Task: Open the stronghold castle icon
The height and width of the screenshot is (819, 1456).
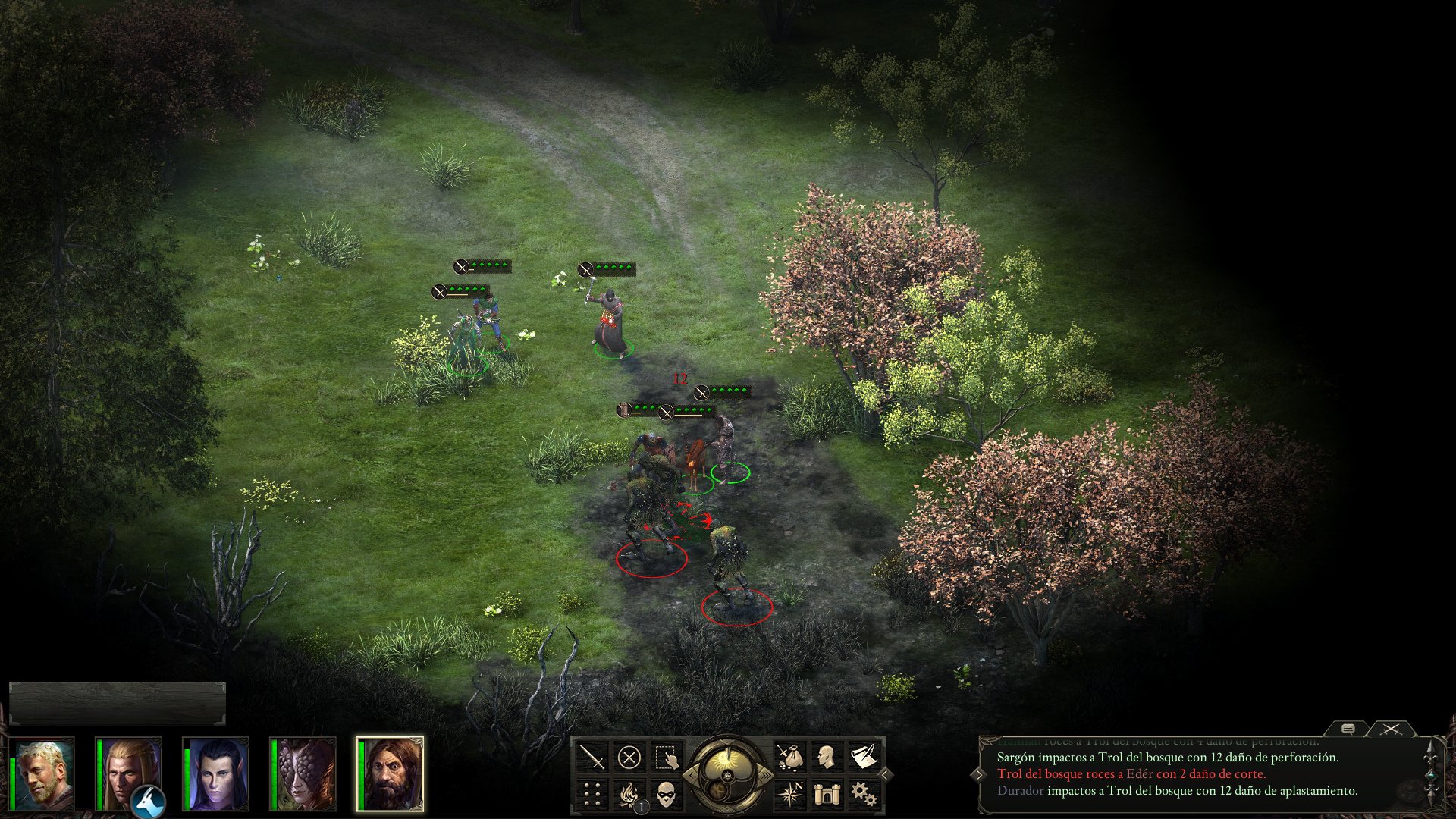Action: pyautogui.click(x=828, y=794)
